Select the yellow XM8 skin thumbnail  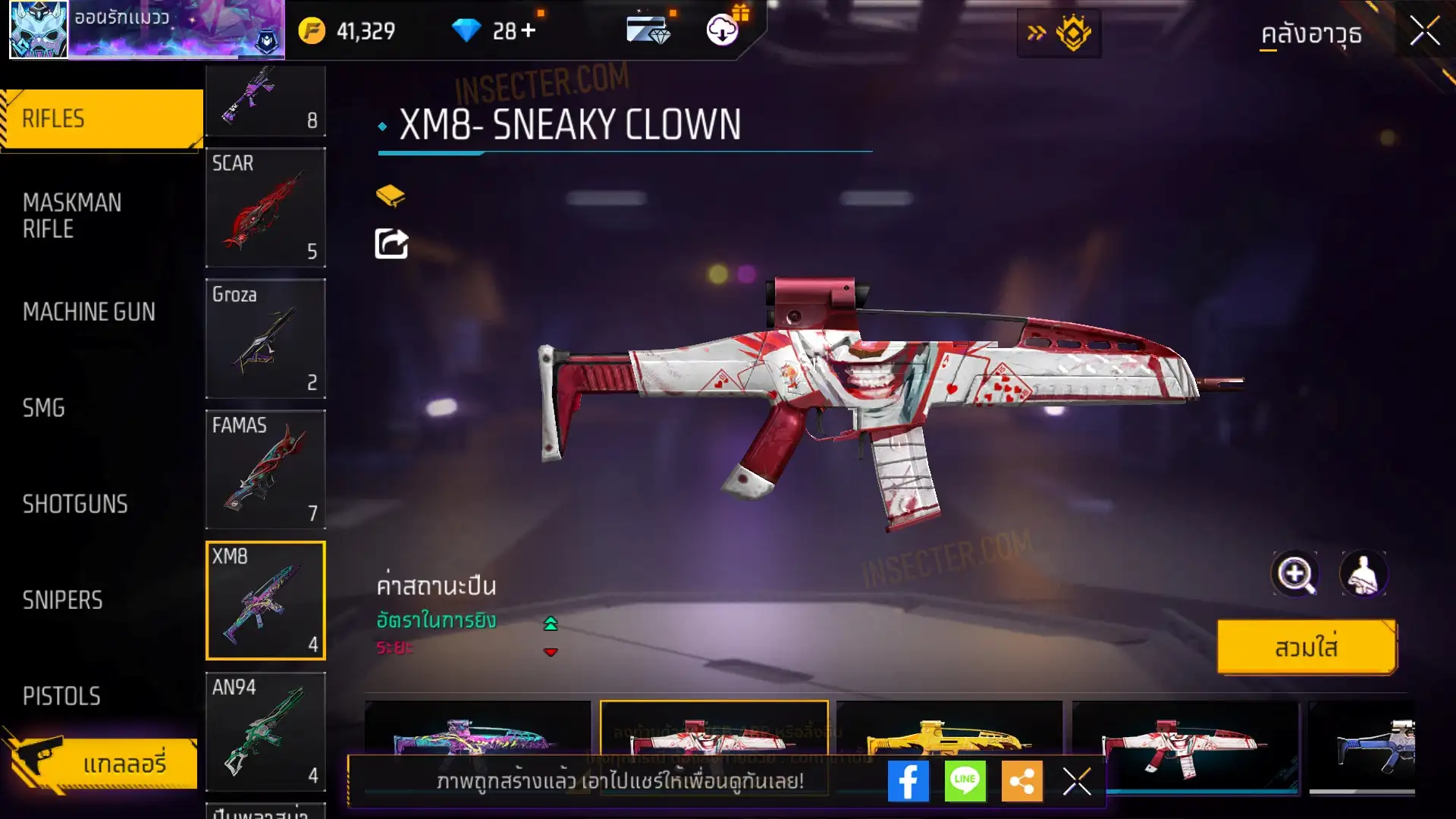[949, 739]
